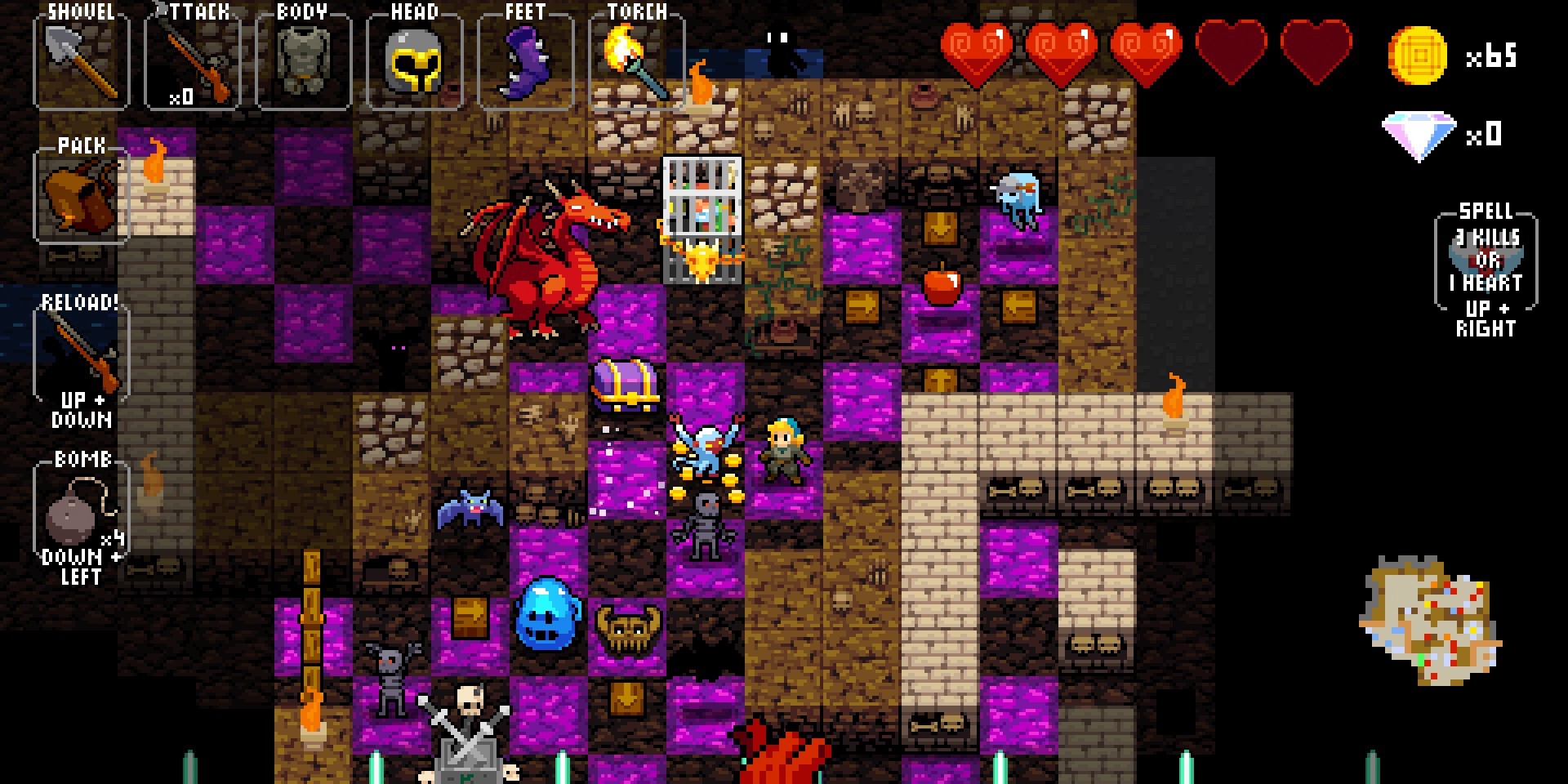Select the Torch equipment slot
This screenshot has height=784, width=1568.
tap(636, 60)
